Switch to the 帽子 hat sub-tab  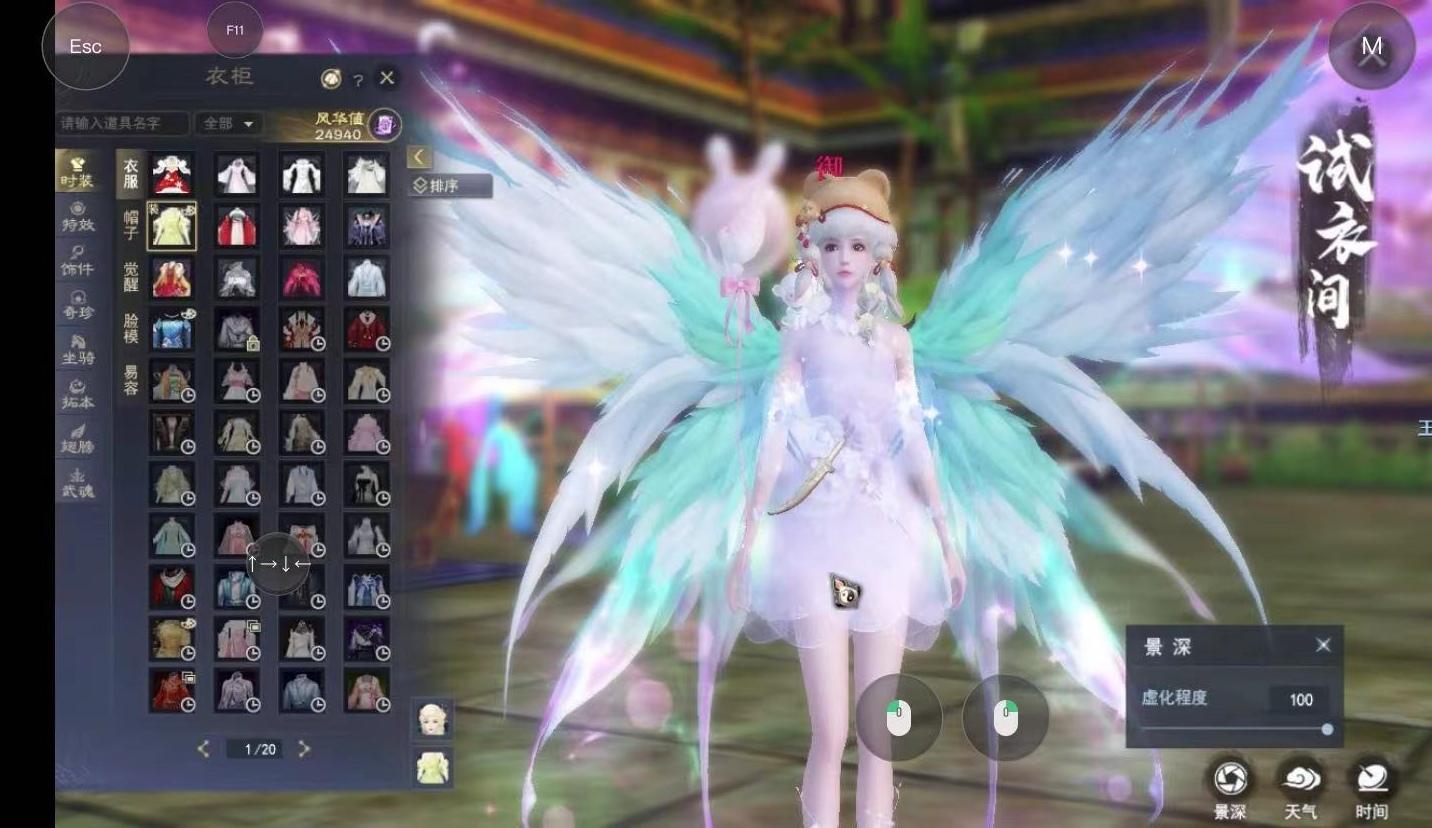(131, 225)
